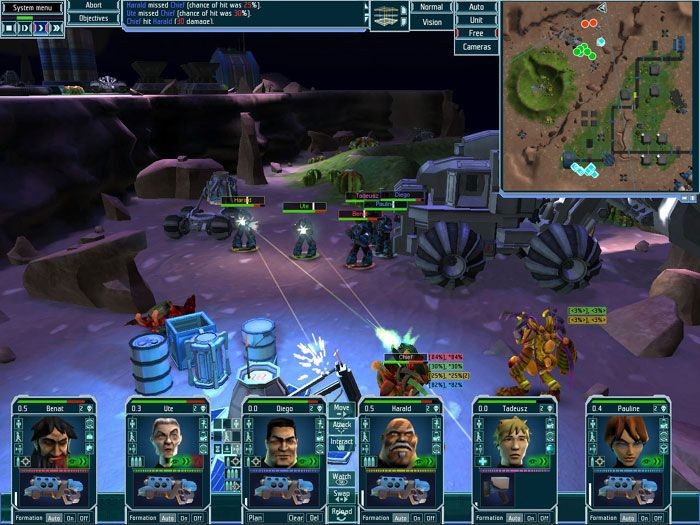
Task: Open the Cameras options
Action: [476, 47]
